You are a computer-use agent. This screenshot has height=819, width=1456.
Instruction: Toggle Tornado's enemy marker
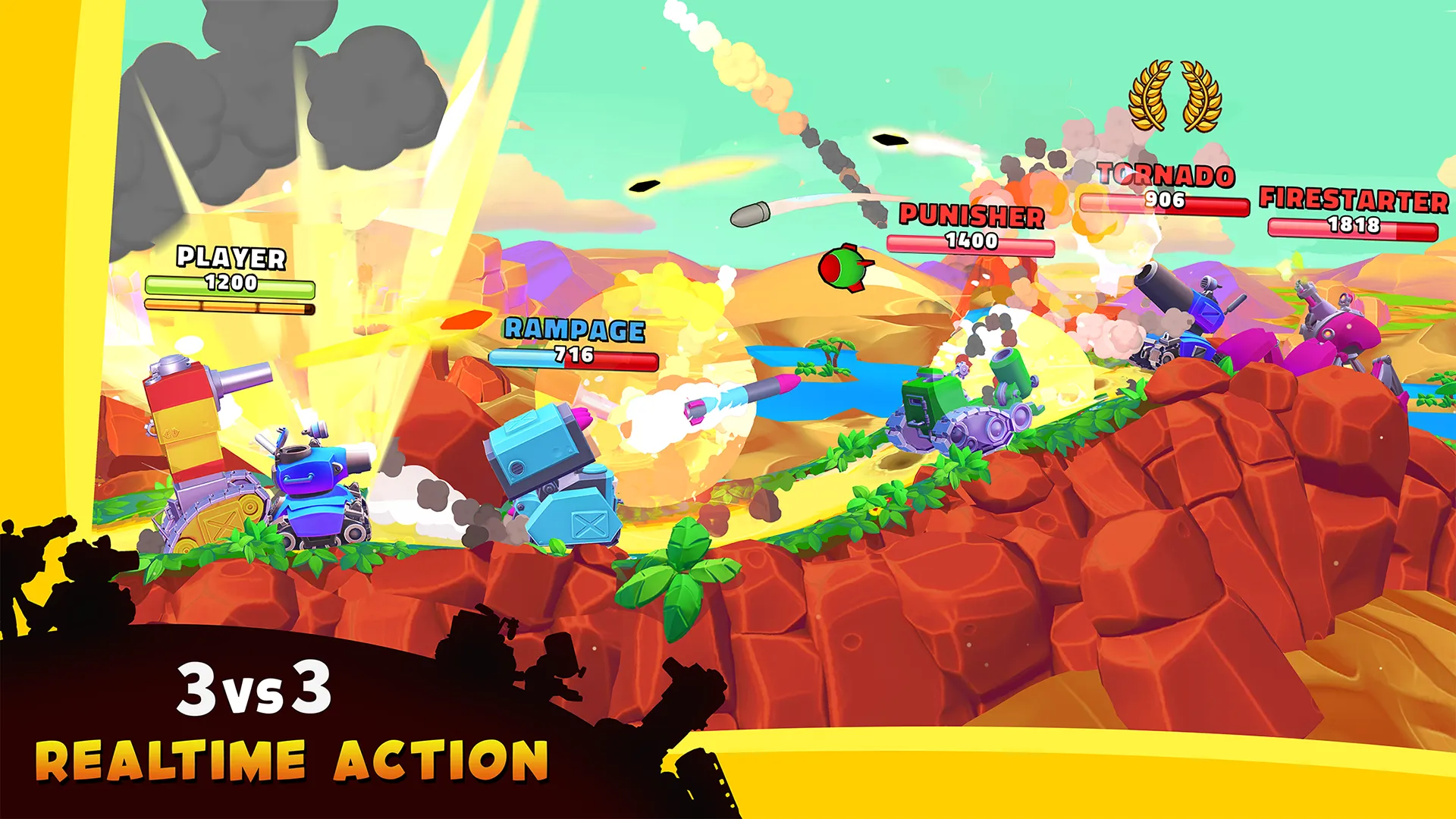1168,176
